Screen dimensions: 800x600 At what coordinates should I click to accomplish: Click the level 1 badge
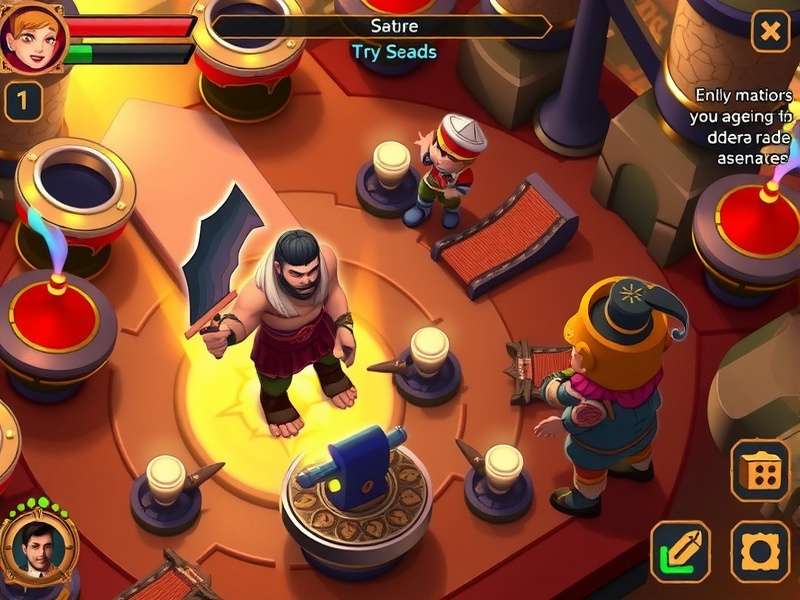tap(23, 101)
